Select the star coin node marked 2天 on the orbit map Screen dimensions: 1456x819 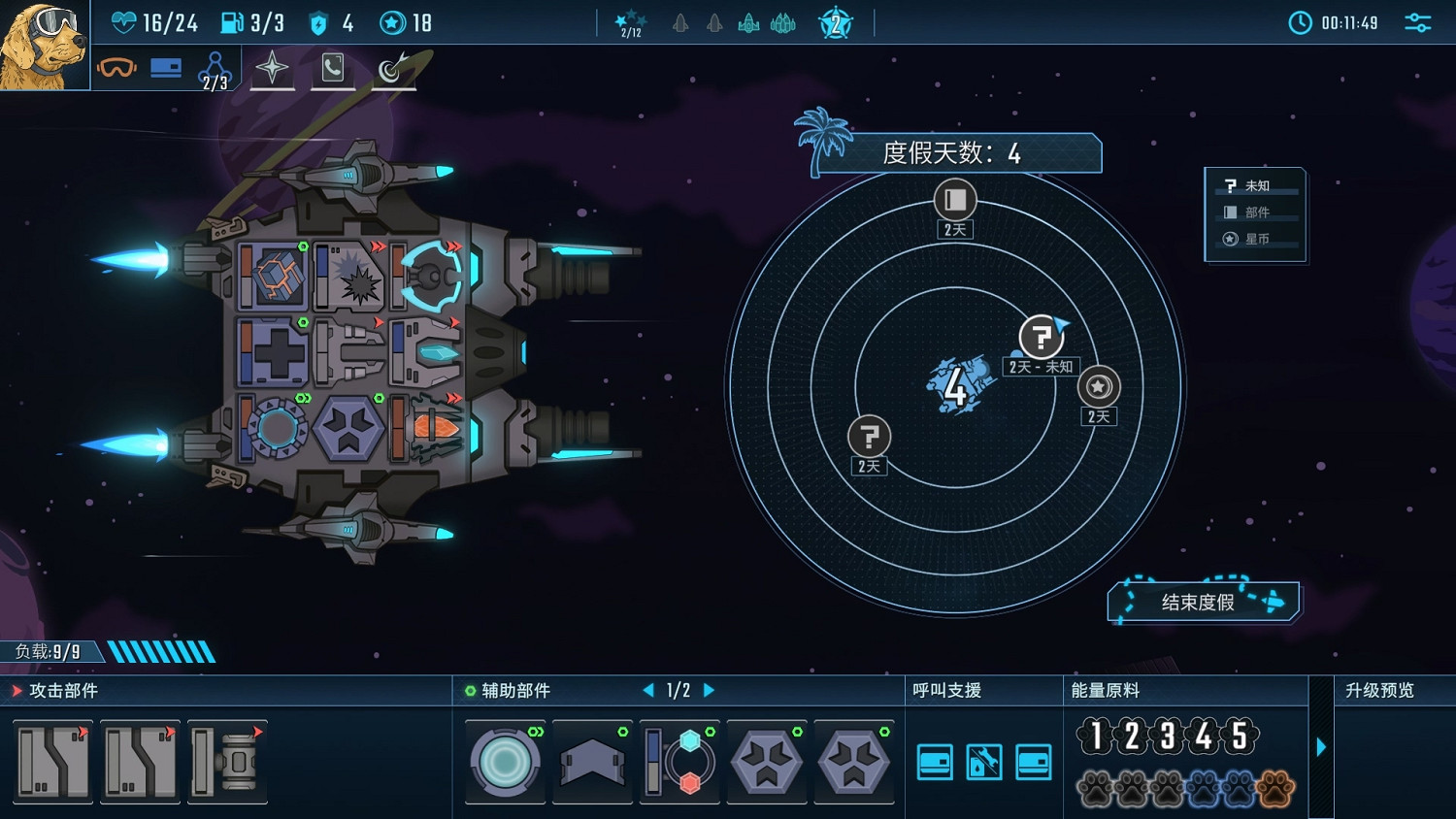(x=1098, y=386)
